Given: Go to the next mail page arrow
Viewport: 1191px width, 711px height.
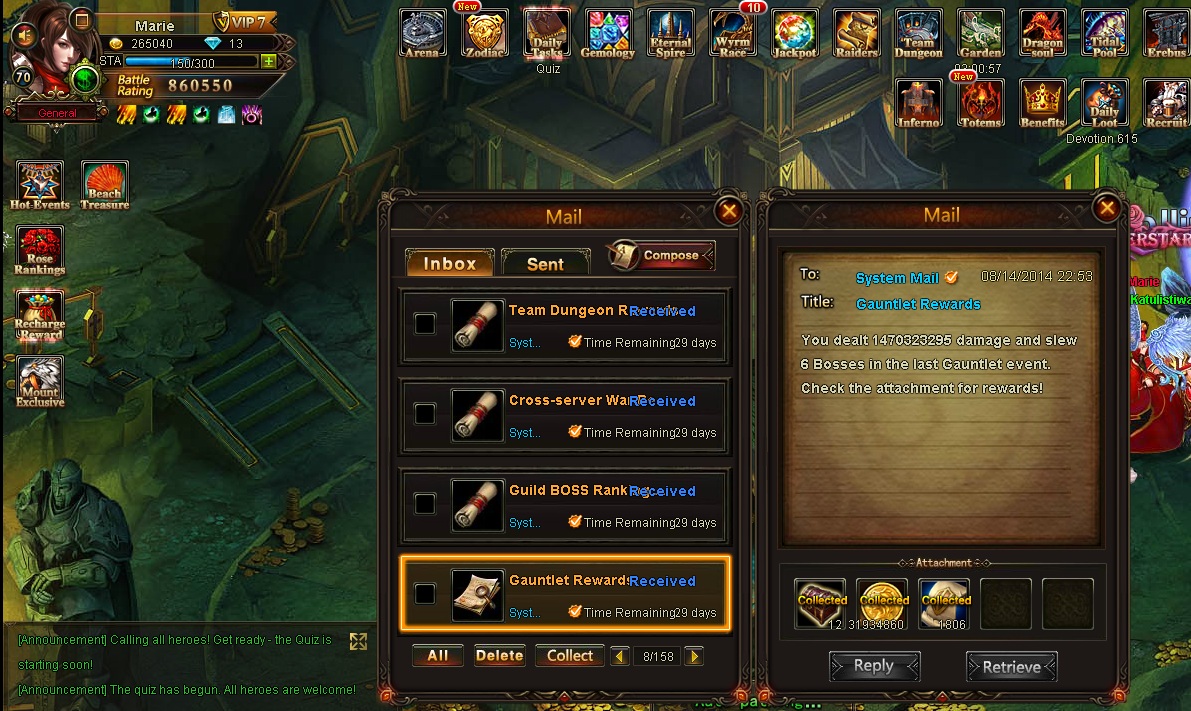Looking at the screenshot, I should click(x=694, y=657).
